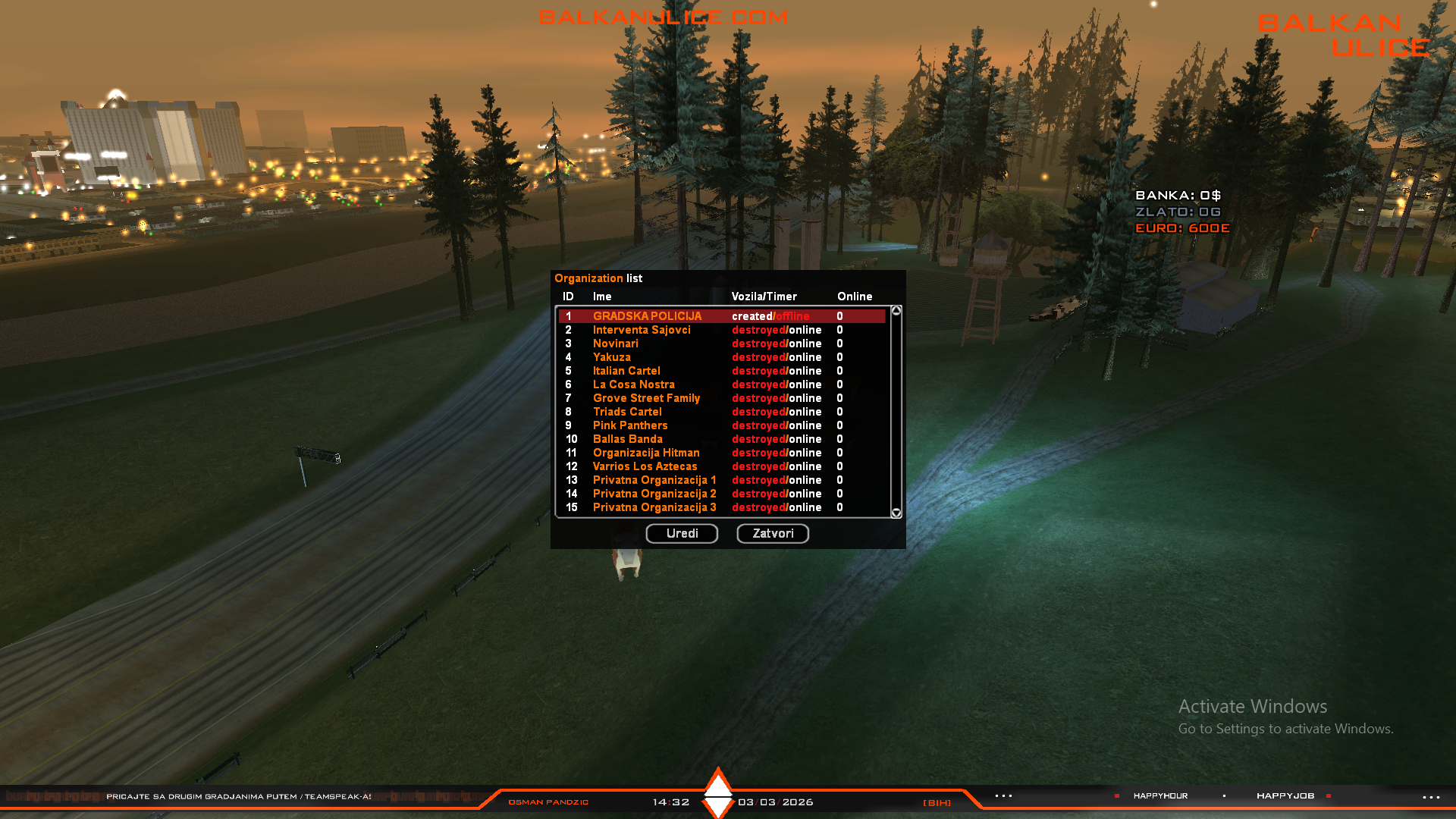The height and width of the screenshot is (819, 1456).
Task: Click the Uredi button
Action: (682, 533)
